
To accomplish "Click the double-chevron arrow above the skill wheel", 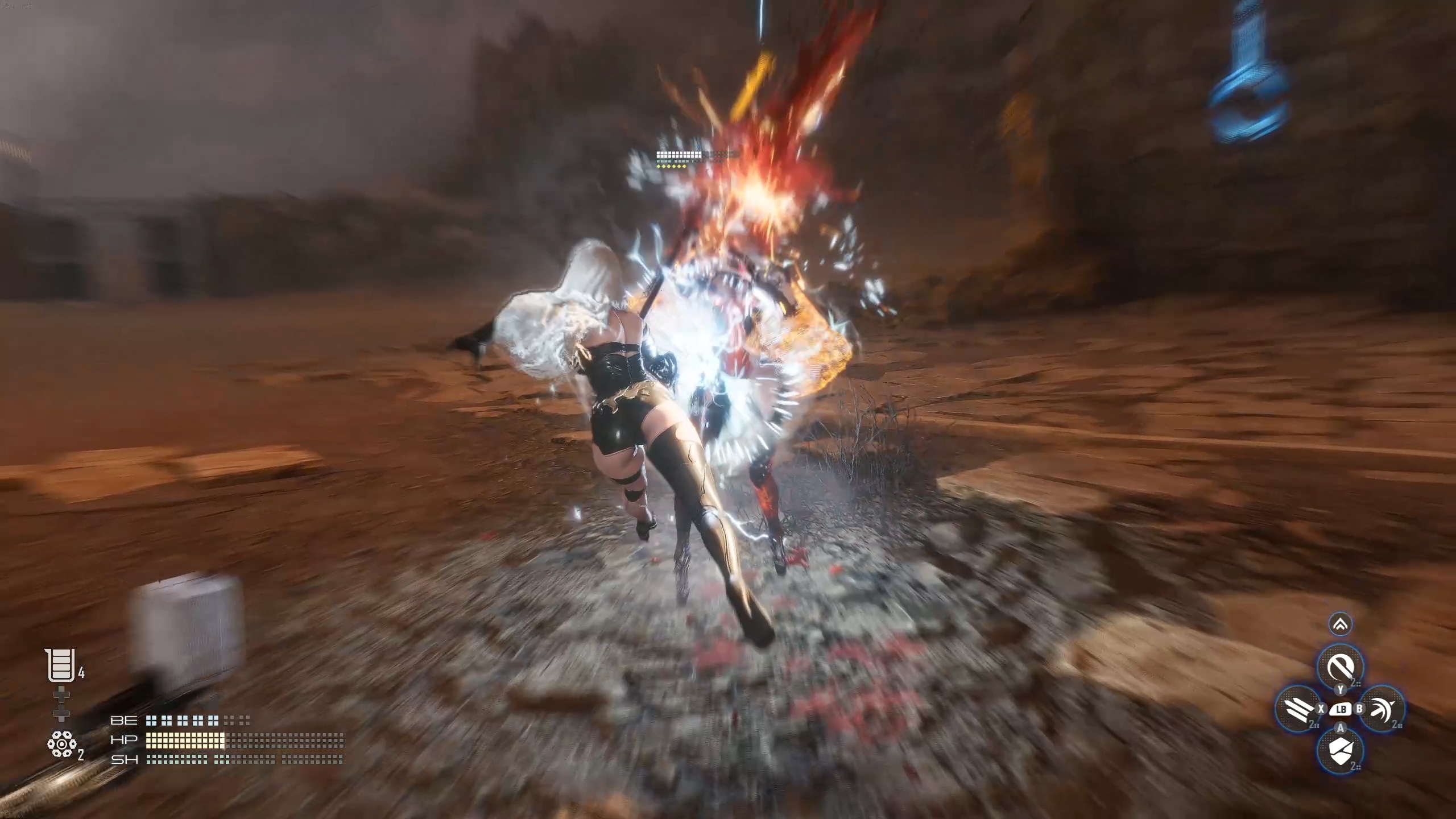I will (1340, 624).
